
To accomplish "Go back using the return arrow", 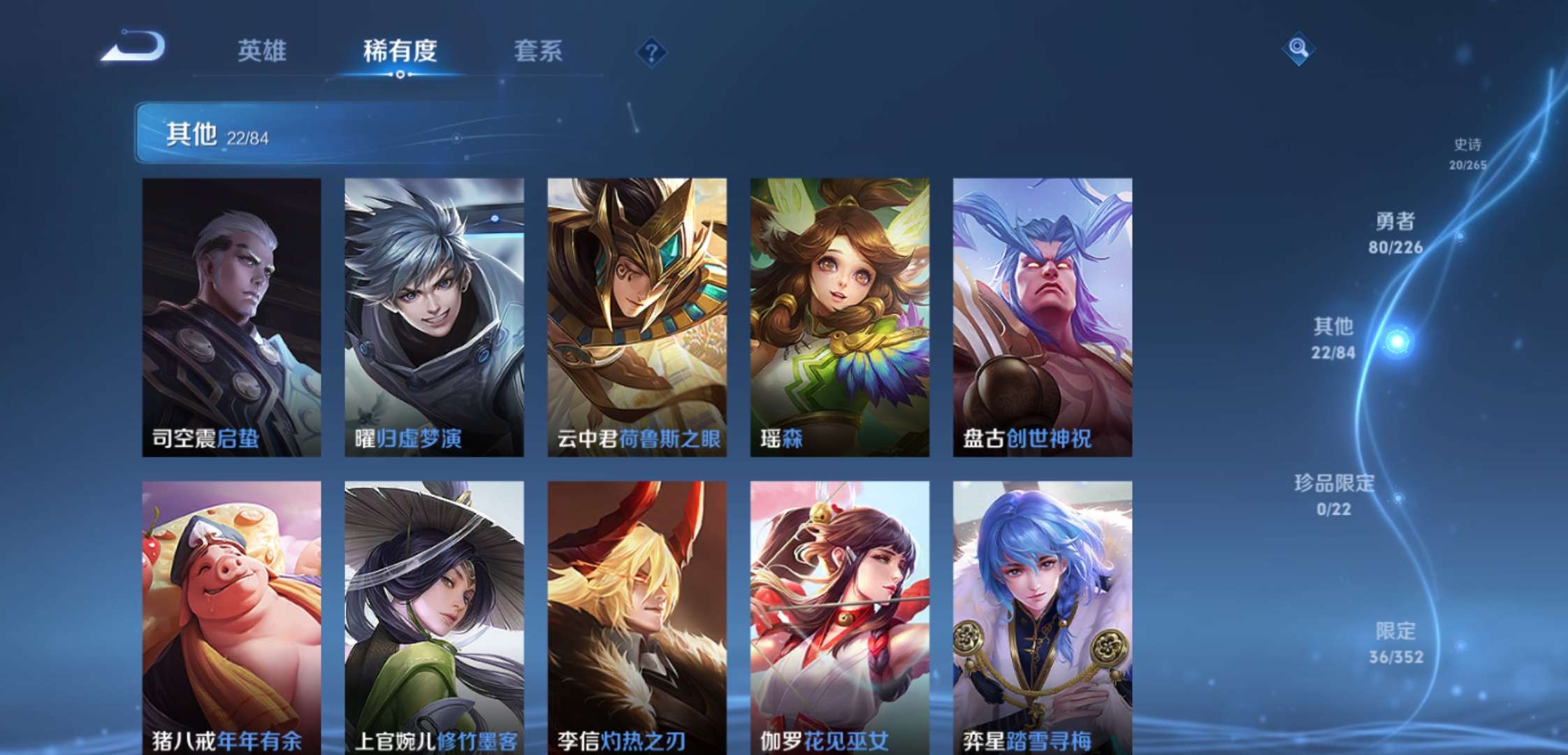I will click(134, 48).
